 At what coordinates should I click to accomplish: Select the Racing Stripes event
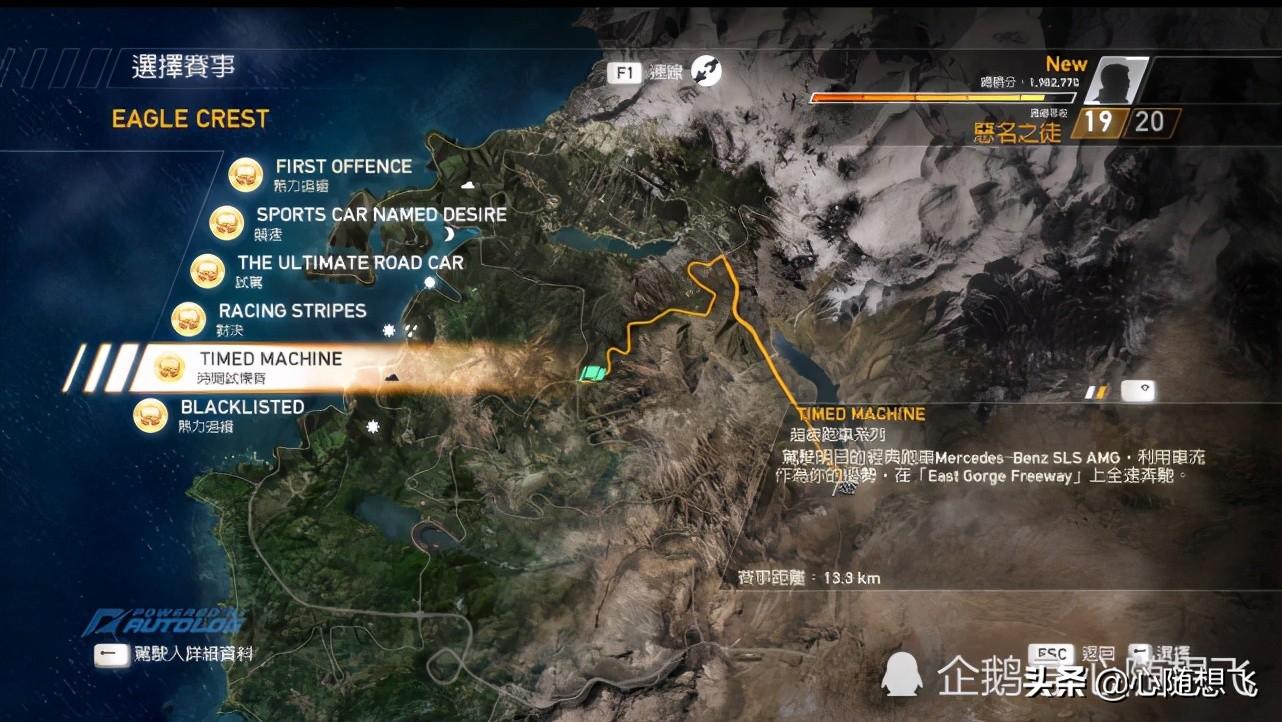[x=292, y=311]
